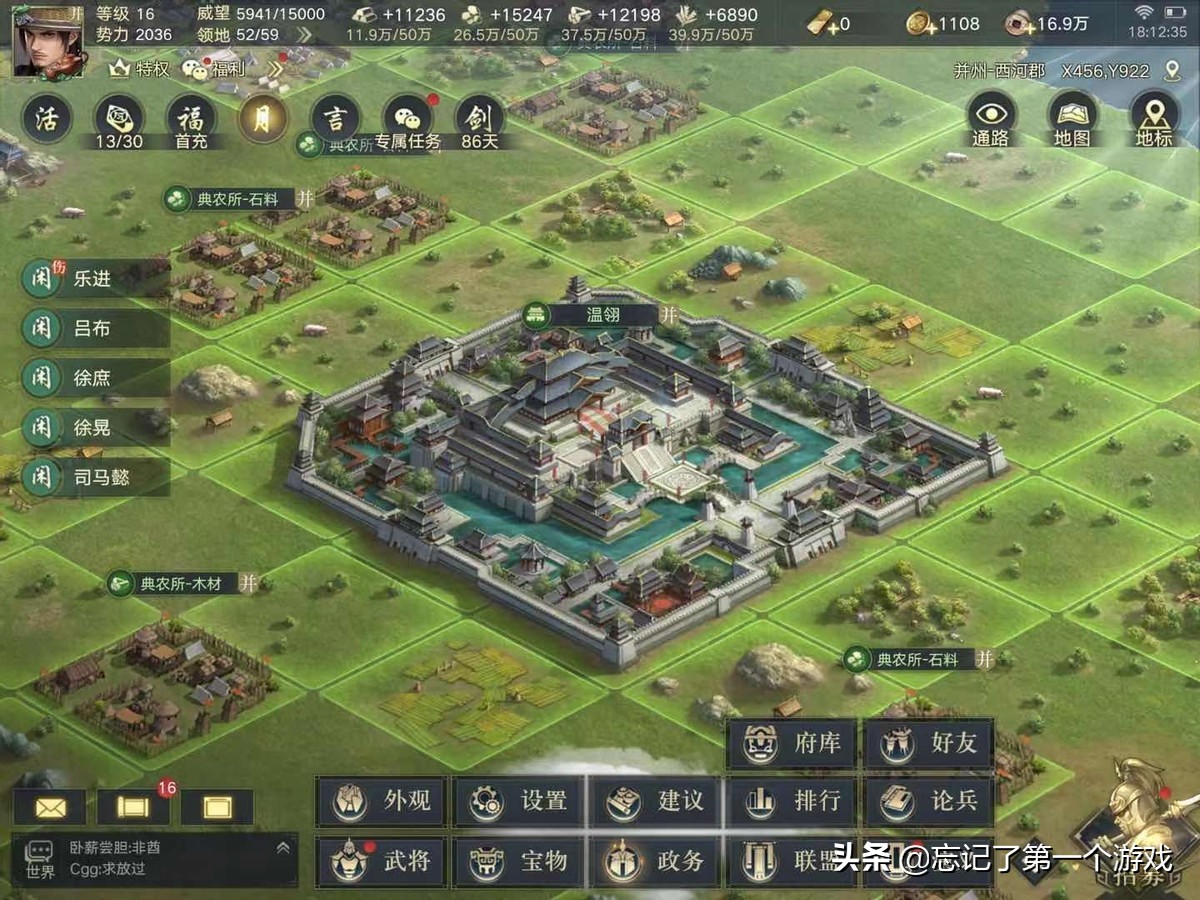Viewport: 1200px width, 900px height.
Task: Open the 地标 landmarks list
Action: pos(1153,119)
